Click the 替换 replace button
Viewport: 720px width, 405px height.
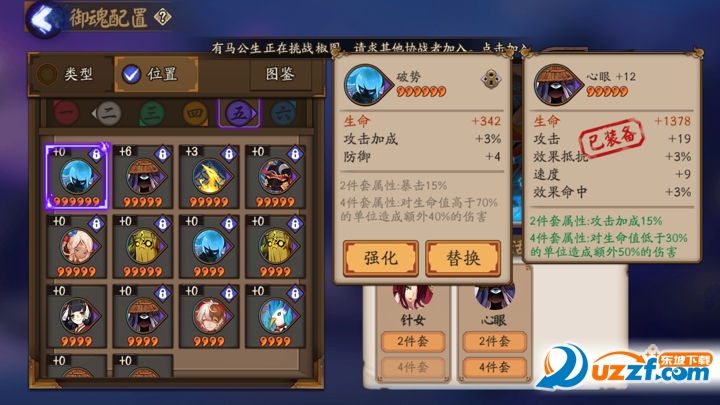(x=462, y=258)
